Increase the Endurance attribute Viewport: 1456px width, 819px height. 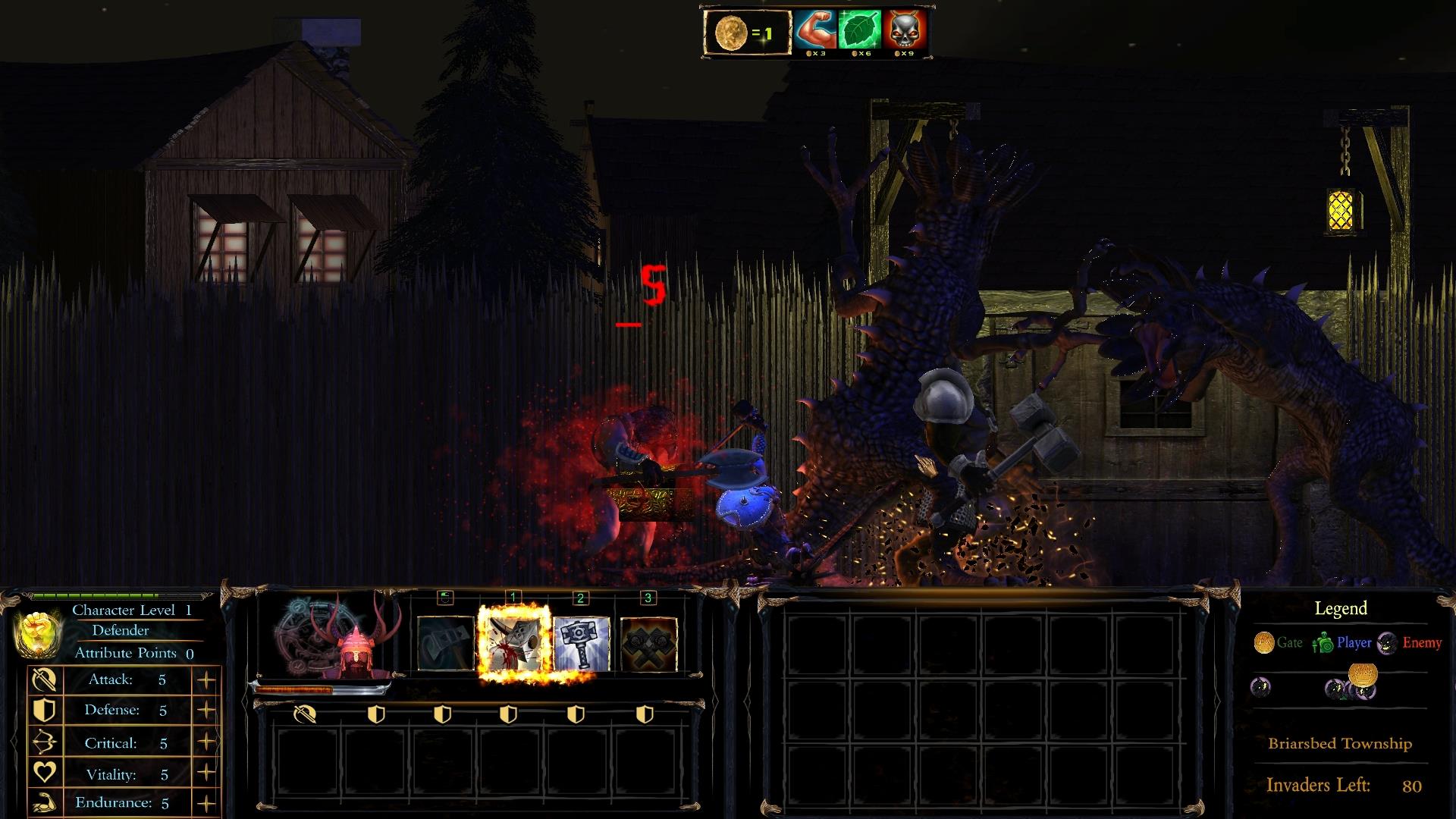click(206, 803)
